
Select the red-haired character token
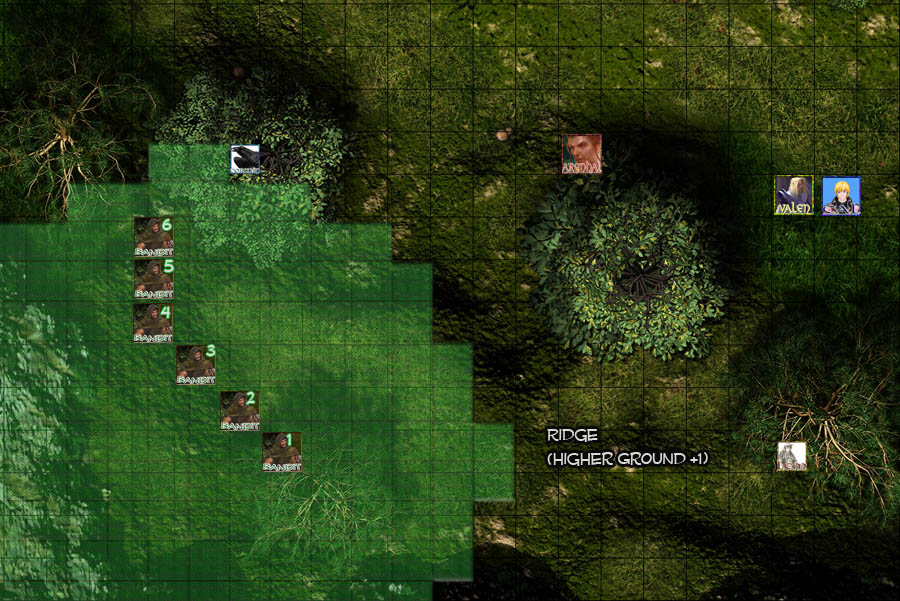tap(581, 154)
